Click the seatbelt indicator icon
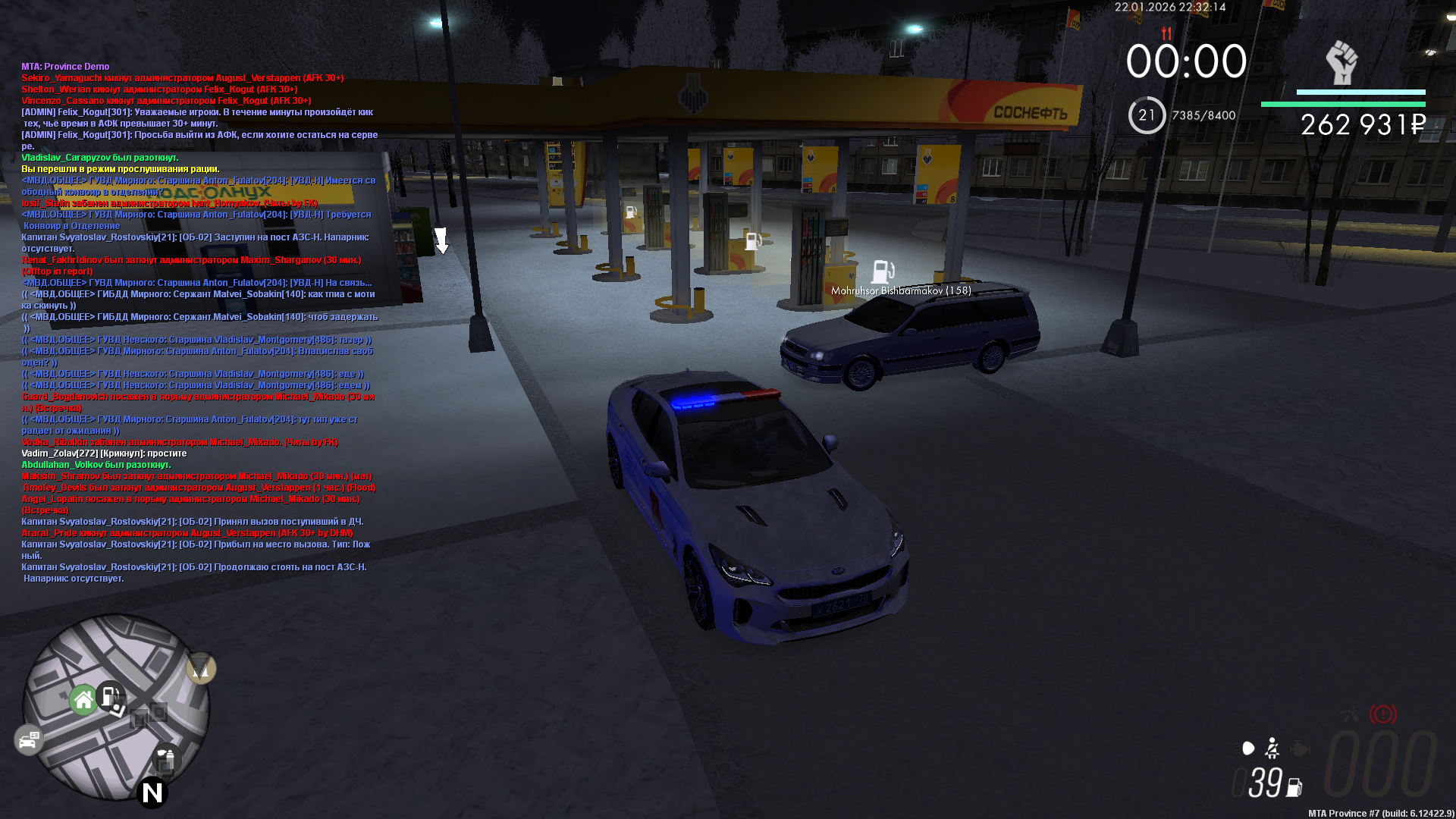Image resolution: width=1456 pixels, height=819 pixels. pos(1272,748)
